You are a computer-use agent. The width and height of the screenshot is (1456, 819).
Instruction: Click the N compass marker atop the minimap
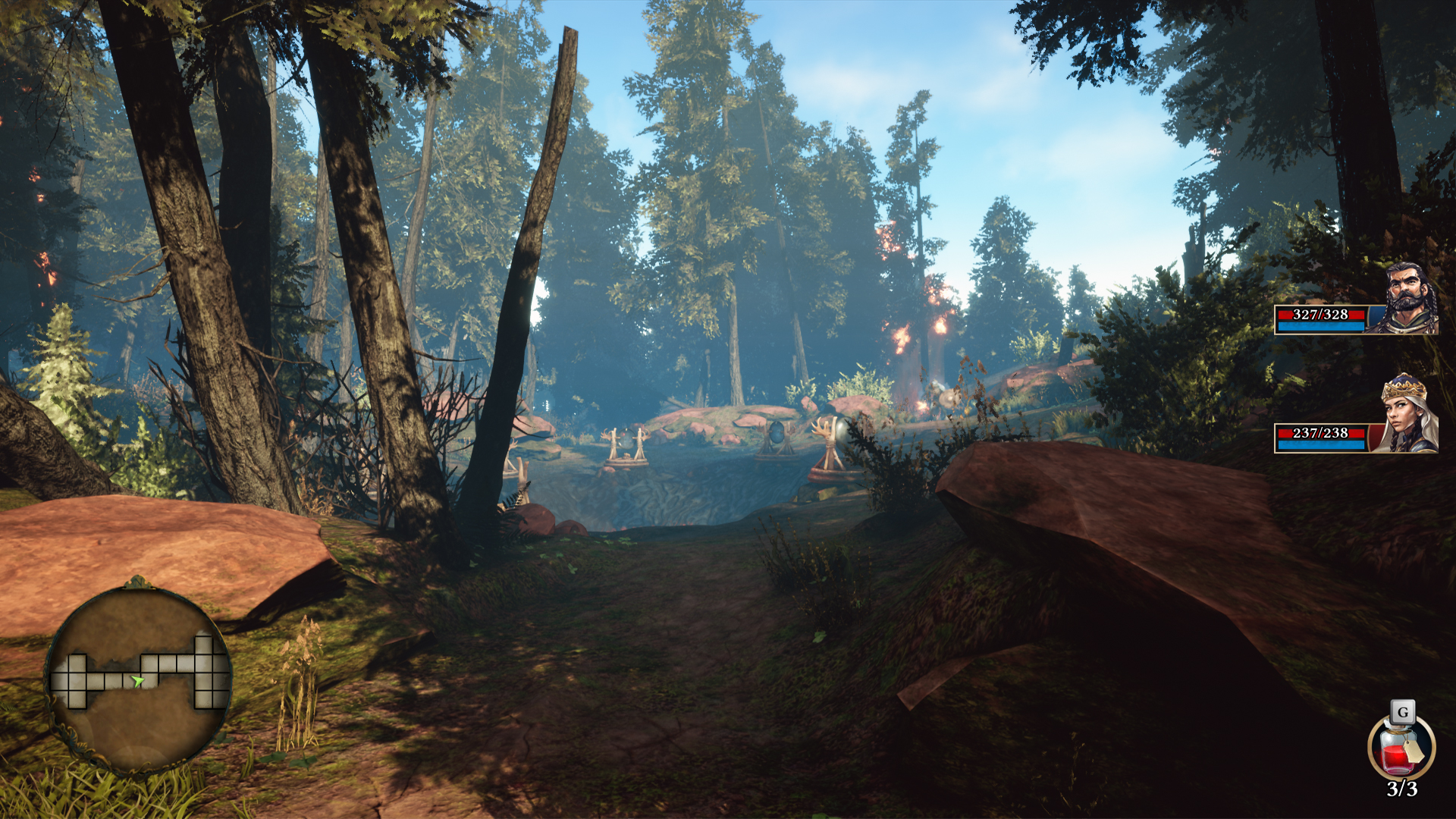click(x=140, y=581)
